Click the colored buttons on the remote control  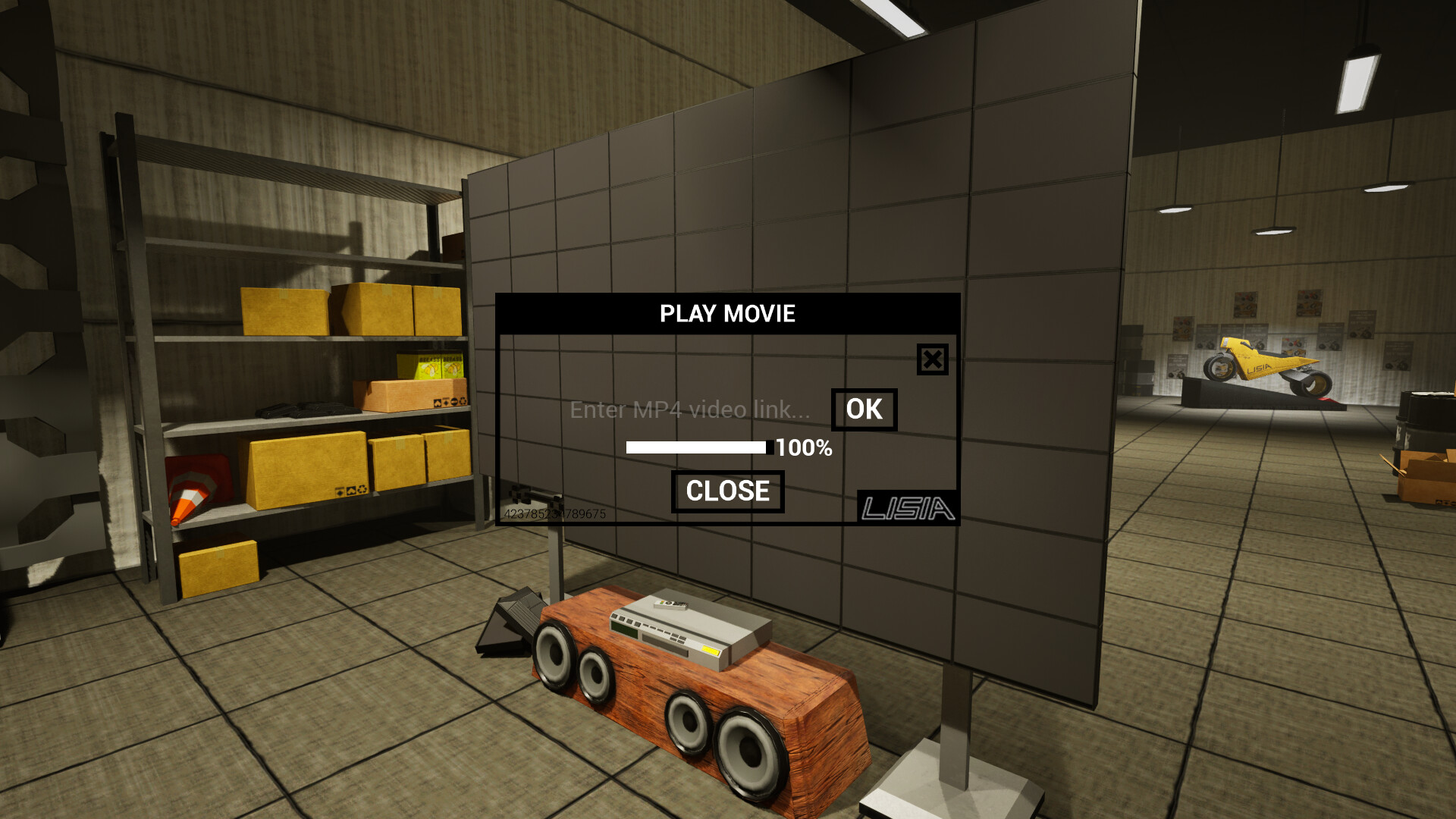click(662, 602)
